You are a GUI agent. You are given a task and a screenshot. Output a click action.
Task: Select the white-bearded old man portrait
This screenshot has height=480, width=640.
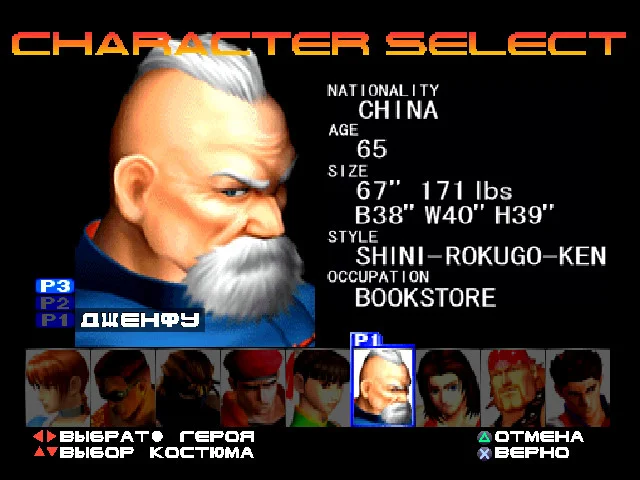pos(382,389)
